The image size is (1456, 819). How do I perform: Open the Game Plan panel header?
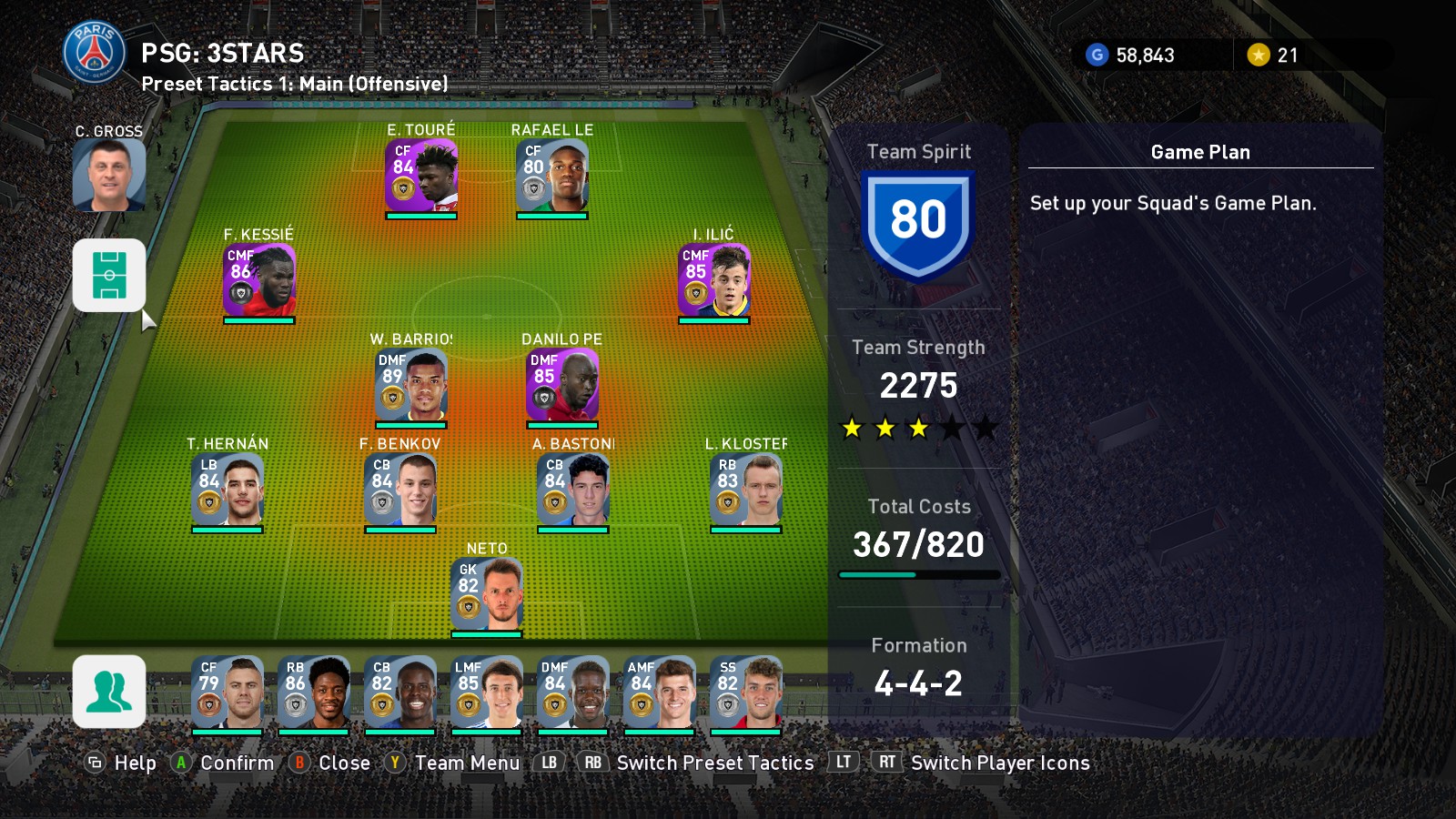point(1198,152)
